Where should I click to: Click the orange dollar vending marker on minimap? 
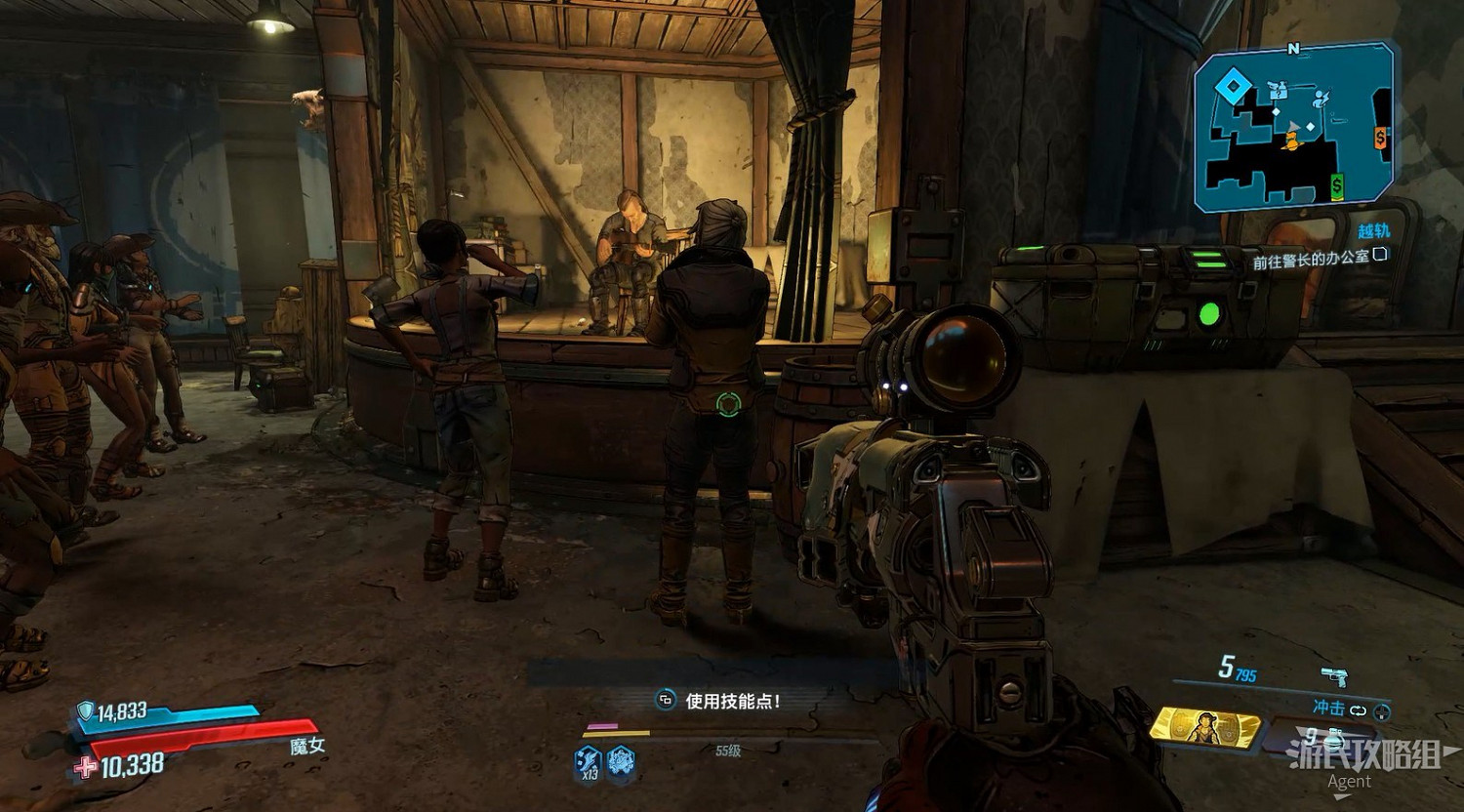click(x=1380, y=138)
